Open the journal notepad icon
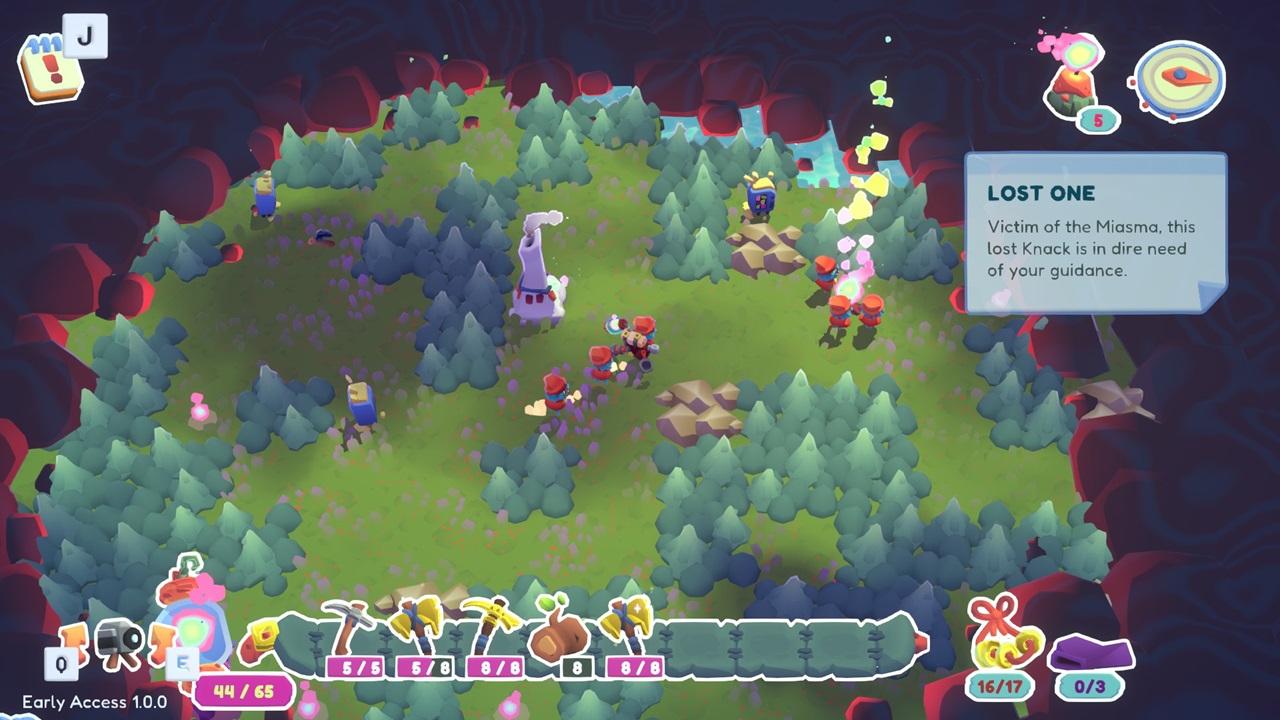This screenshot has height=720, width=1280. tap(47, 68)
